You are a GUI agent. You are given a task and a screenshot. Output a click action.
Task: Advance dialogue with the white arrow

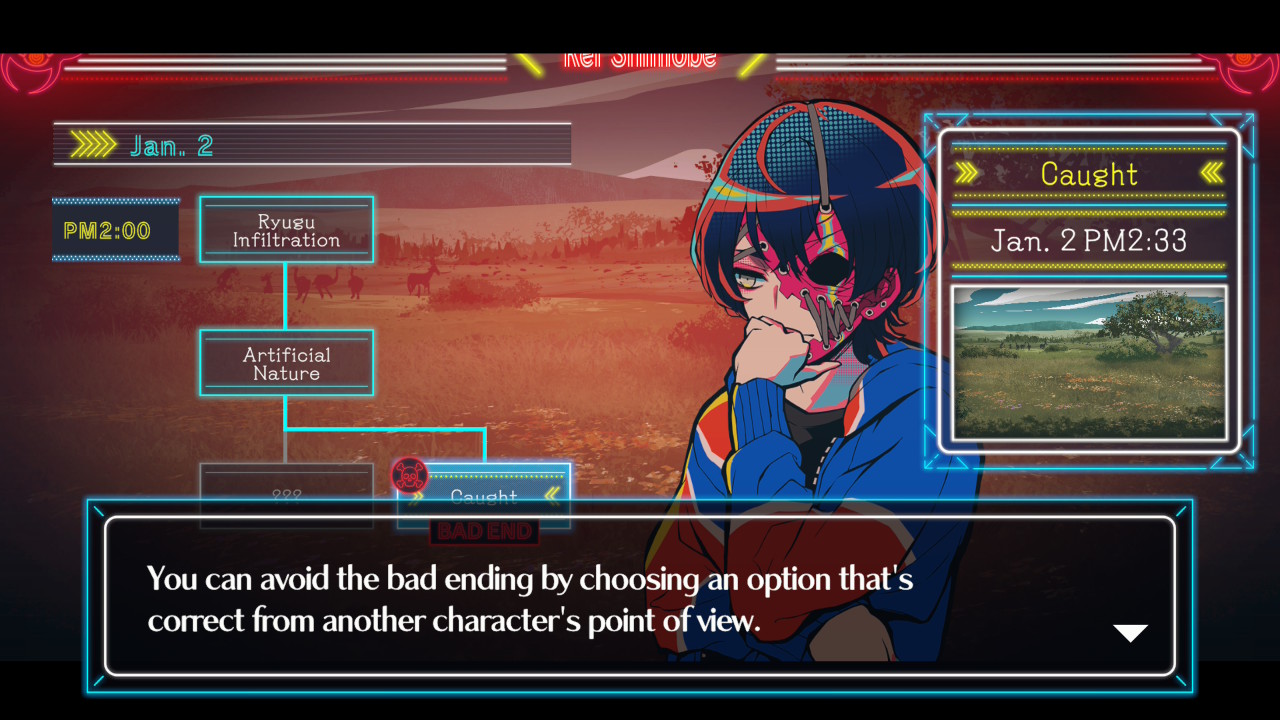pos(1130,633)
